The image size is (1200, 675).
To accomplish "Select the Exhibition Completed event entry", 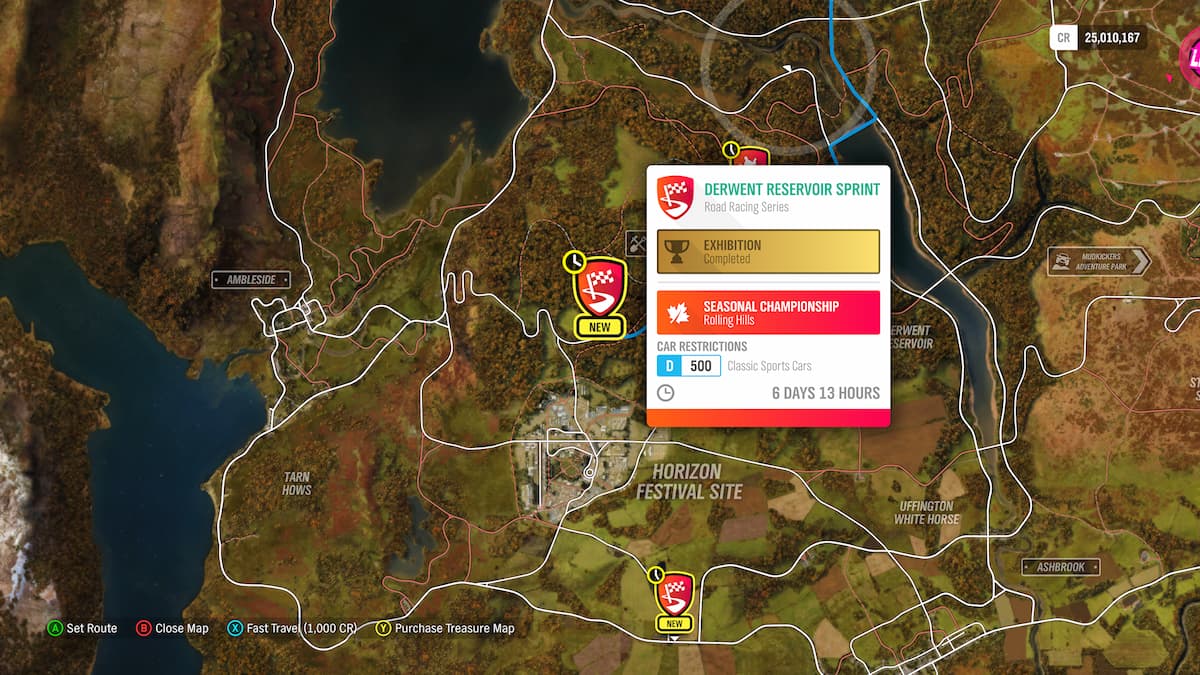I will (x=768, y=252).
